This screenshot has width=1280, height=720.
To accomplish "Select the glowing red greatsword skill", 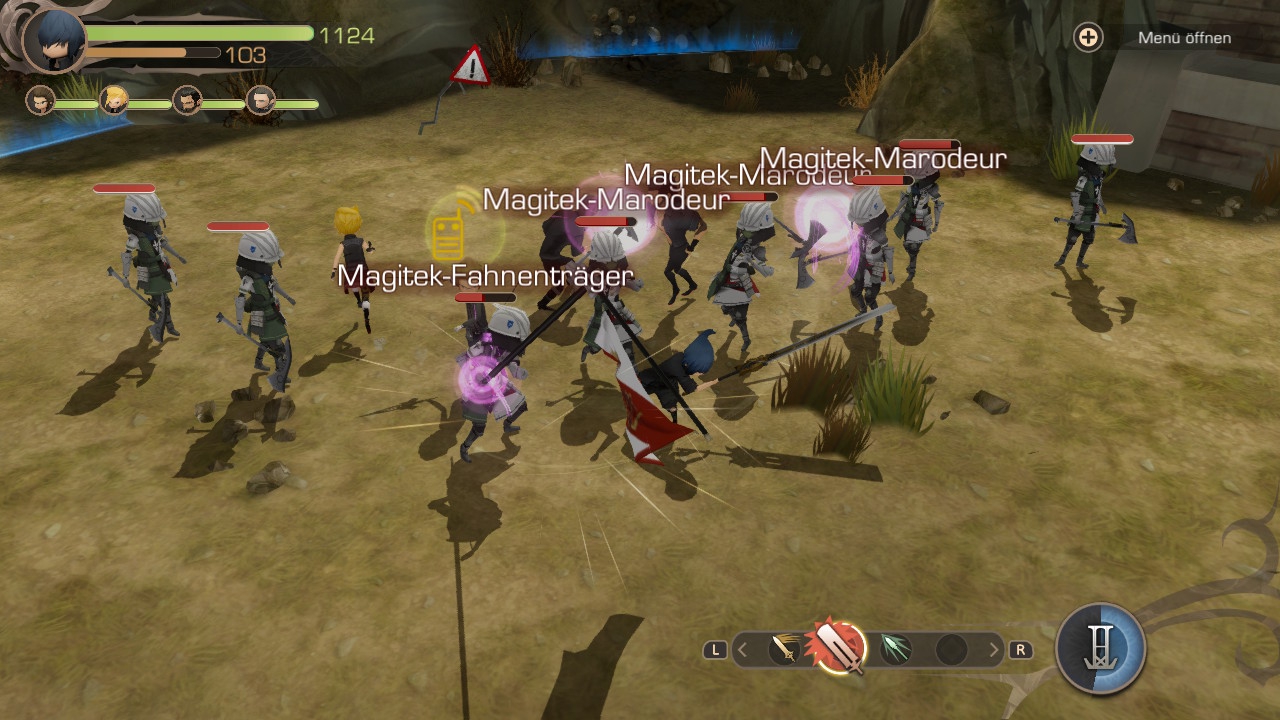I will pyautogui.click(x=838, y=646).
